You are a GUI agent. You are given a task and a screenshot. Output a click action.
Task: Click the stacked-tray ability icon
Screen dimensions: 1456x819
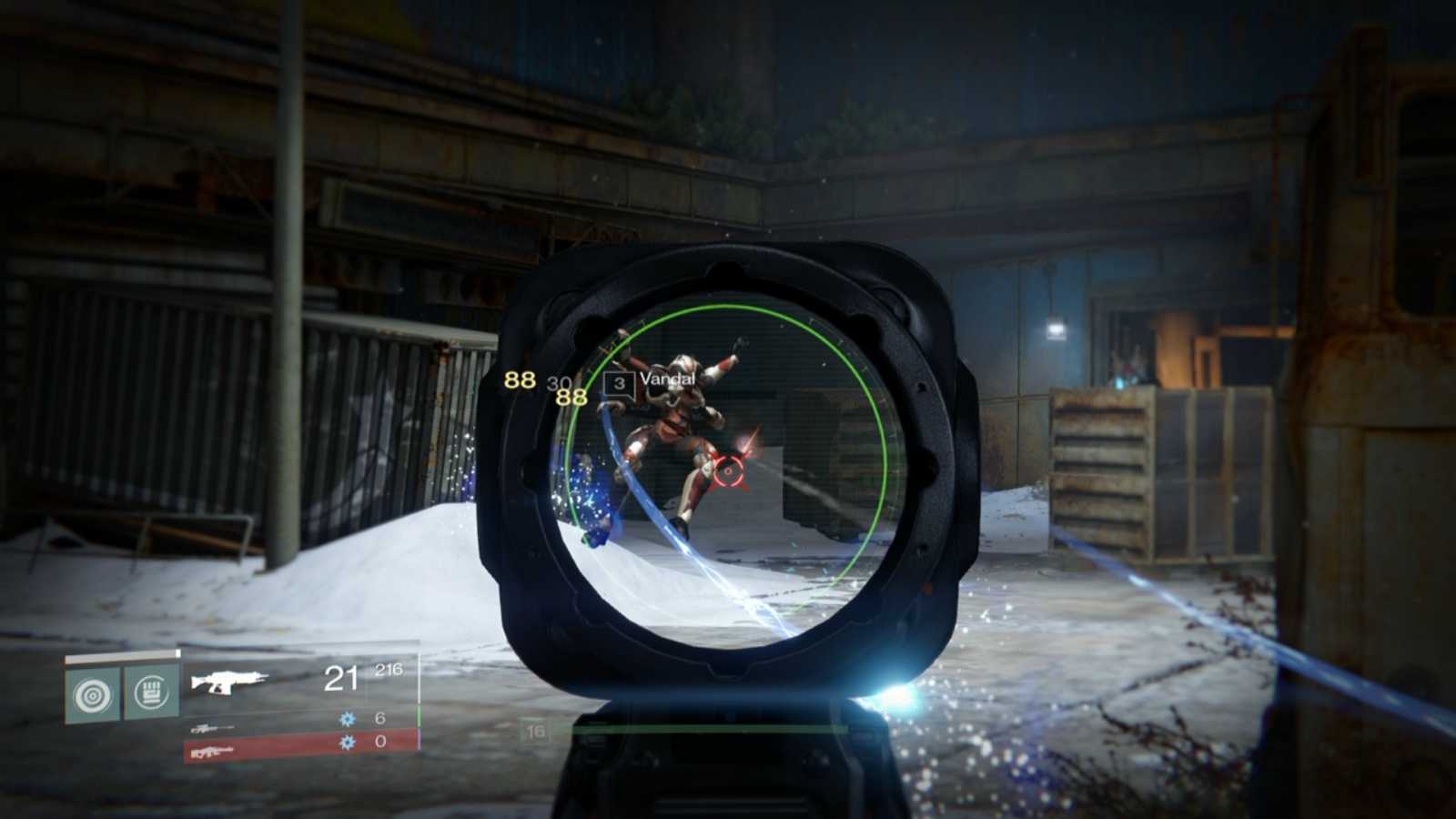[x=149, y=692]
